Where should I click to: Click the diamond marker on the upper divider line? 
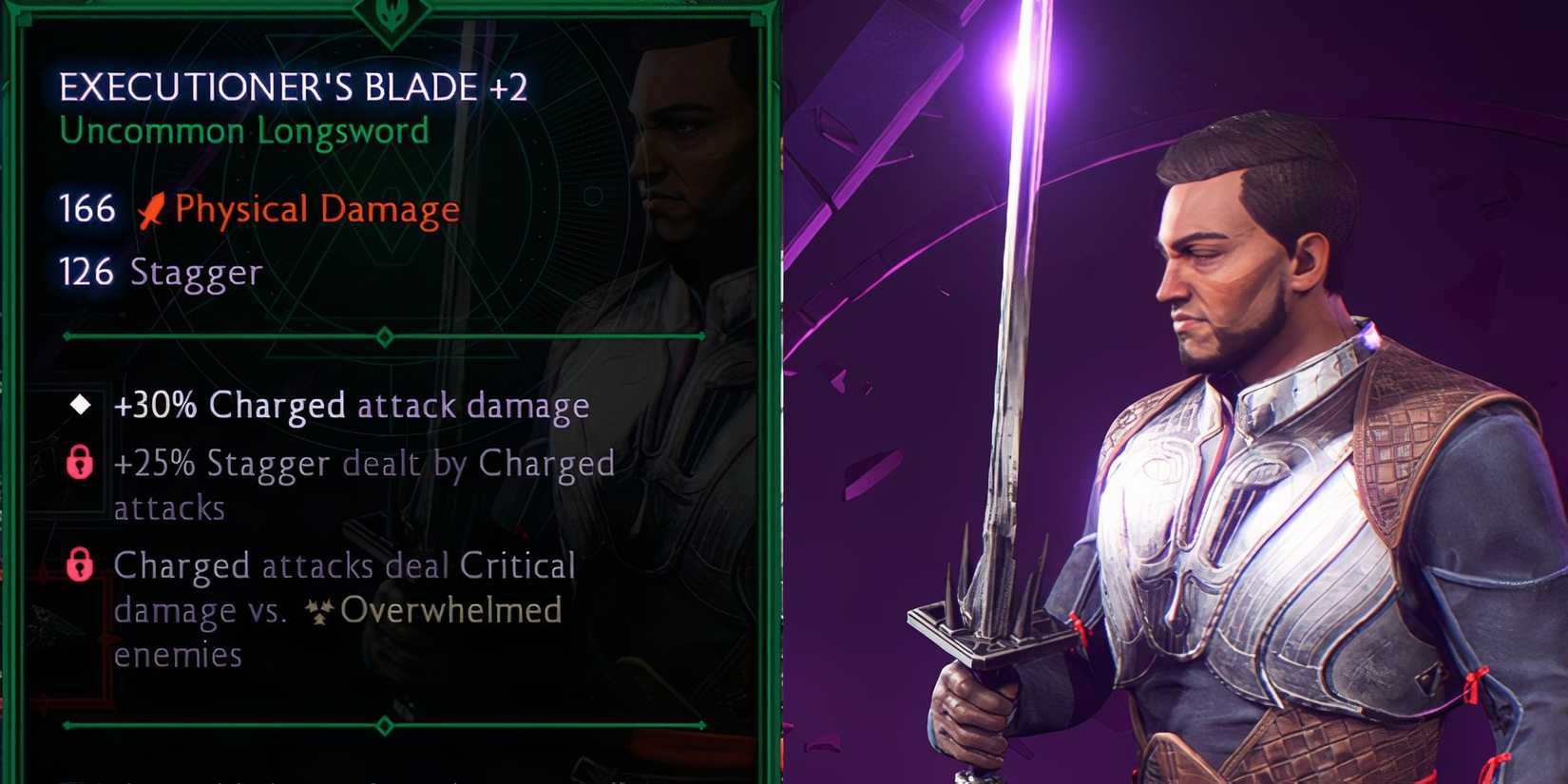(383, 335)
